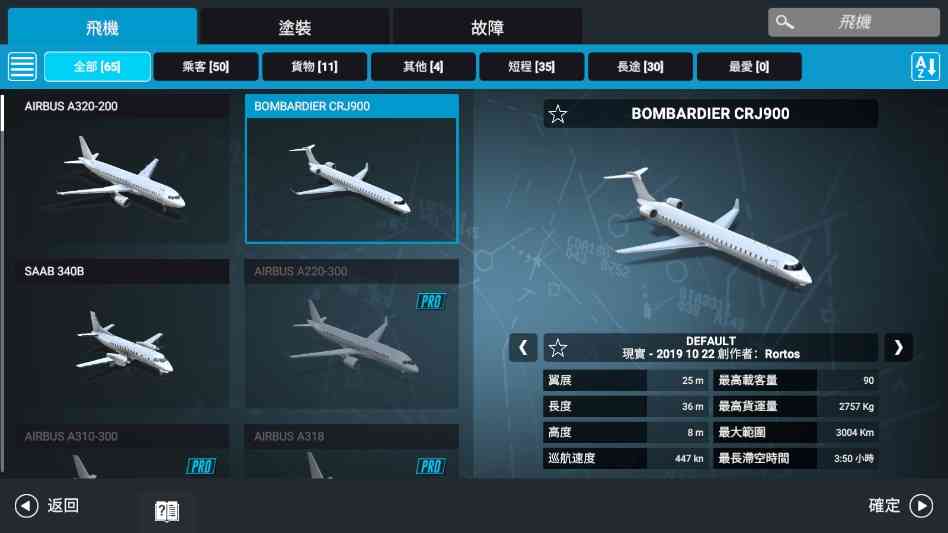
Task: Show the 全部 [65] category
Action: (x=97, y=66)
